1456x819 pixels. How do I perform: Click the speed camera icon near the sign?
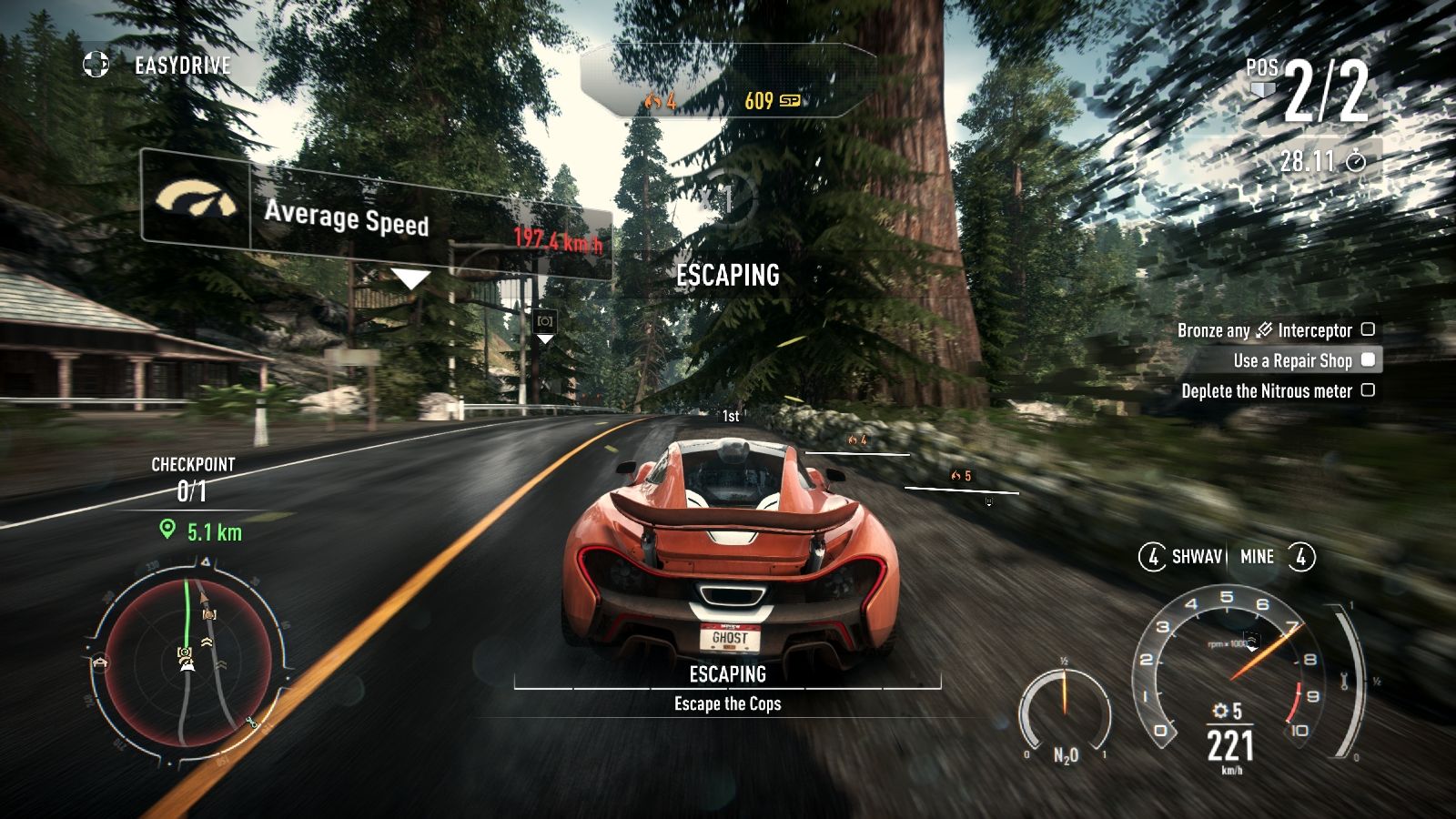click(x=544, y=321)
